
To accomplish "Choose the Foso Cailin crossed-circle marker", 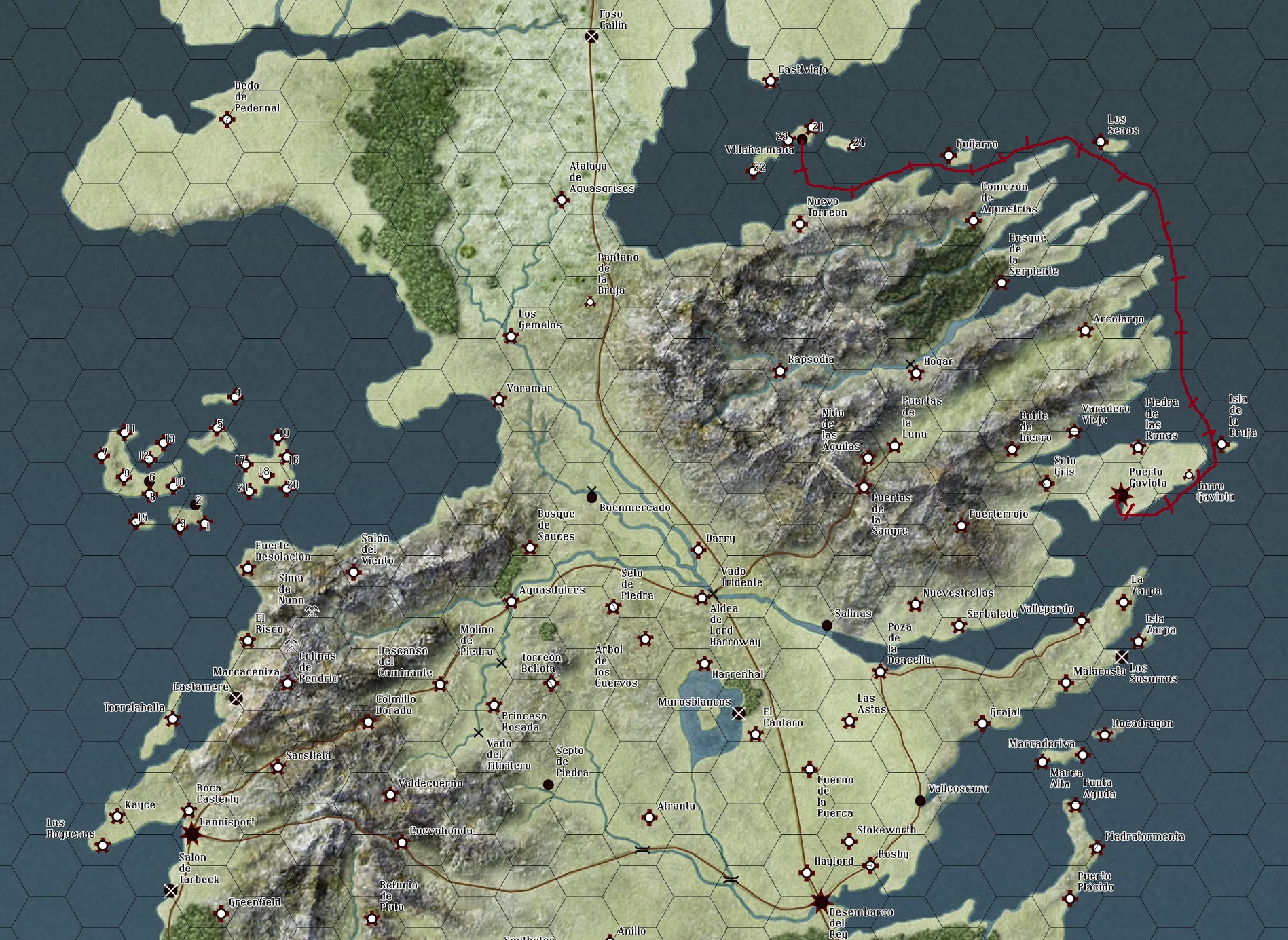I will point(591,37).
